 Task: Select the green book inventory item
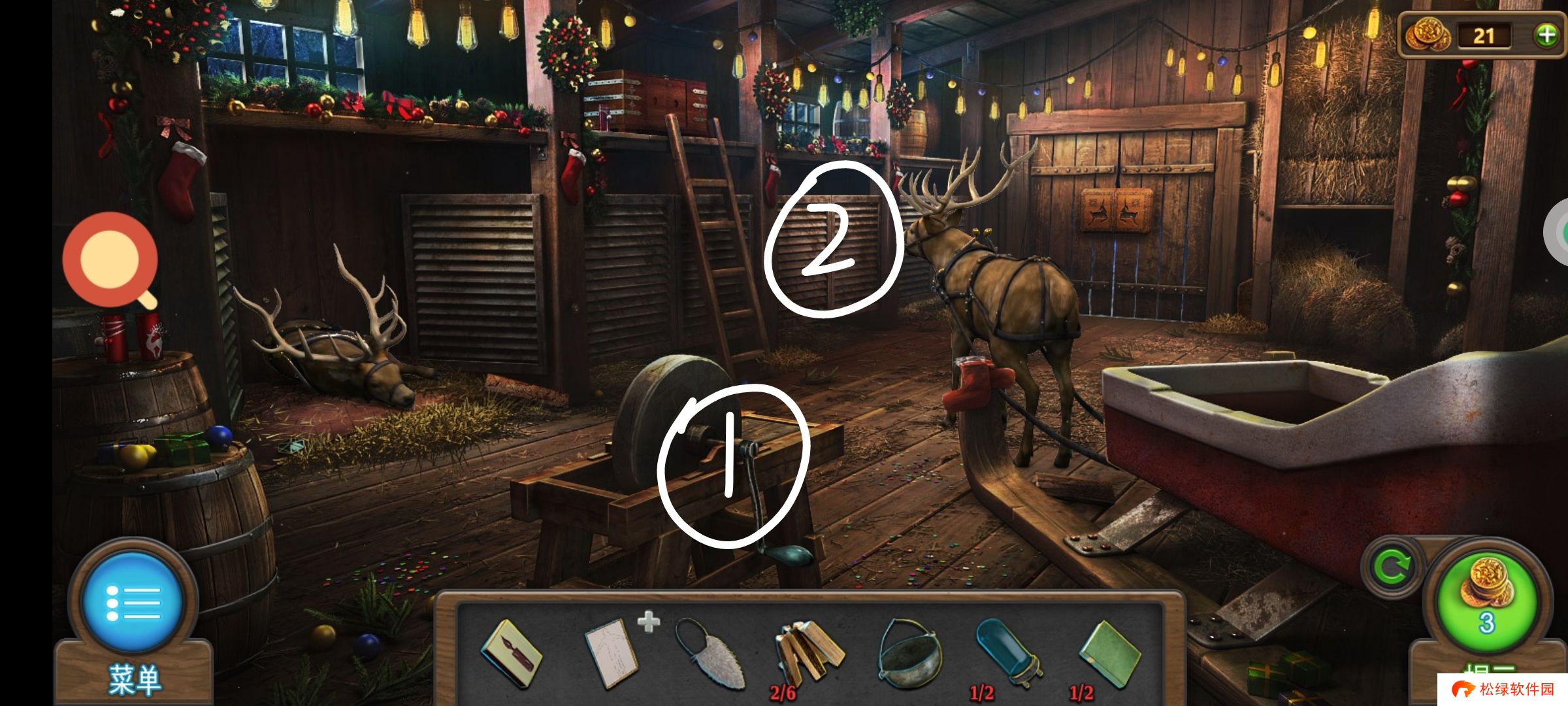(1109, 654)
